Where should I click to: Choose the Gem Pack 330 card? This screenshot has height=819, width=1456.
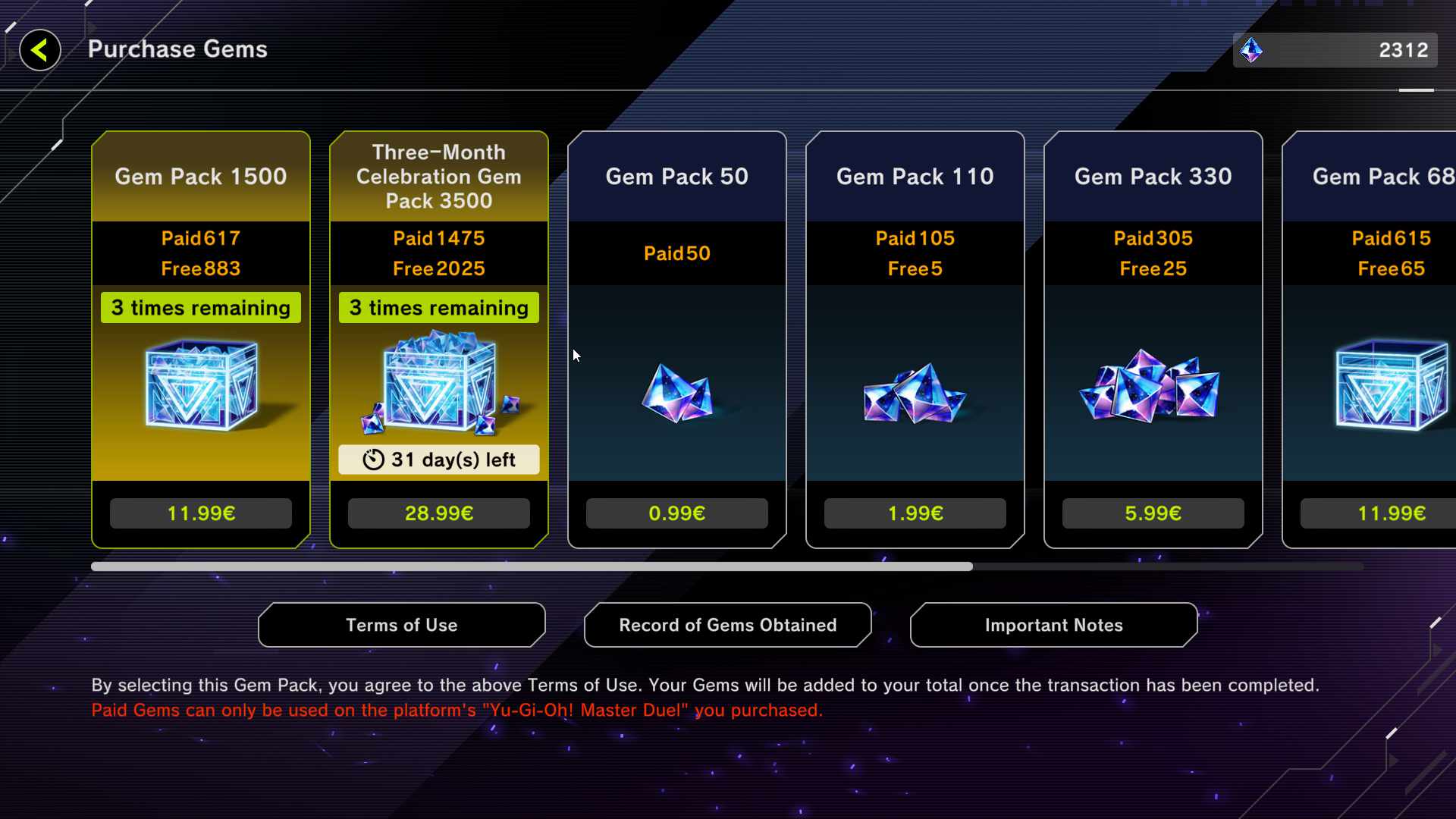[1153, 379]
